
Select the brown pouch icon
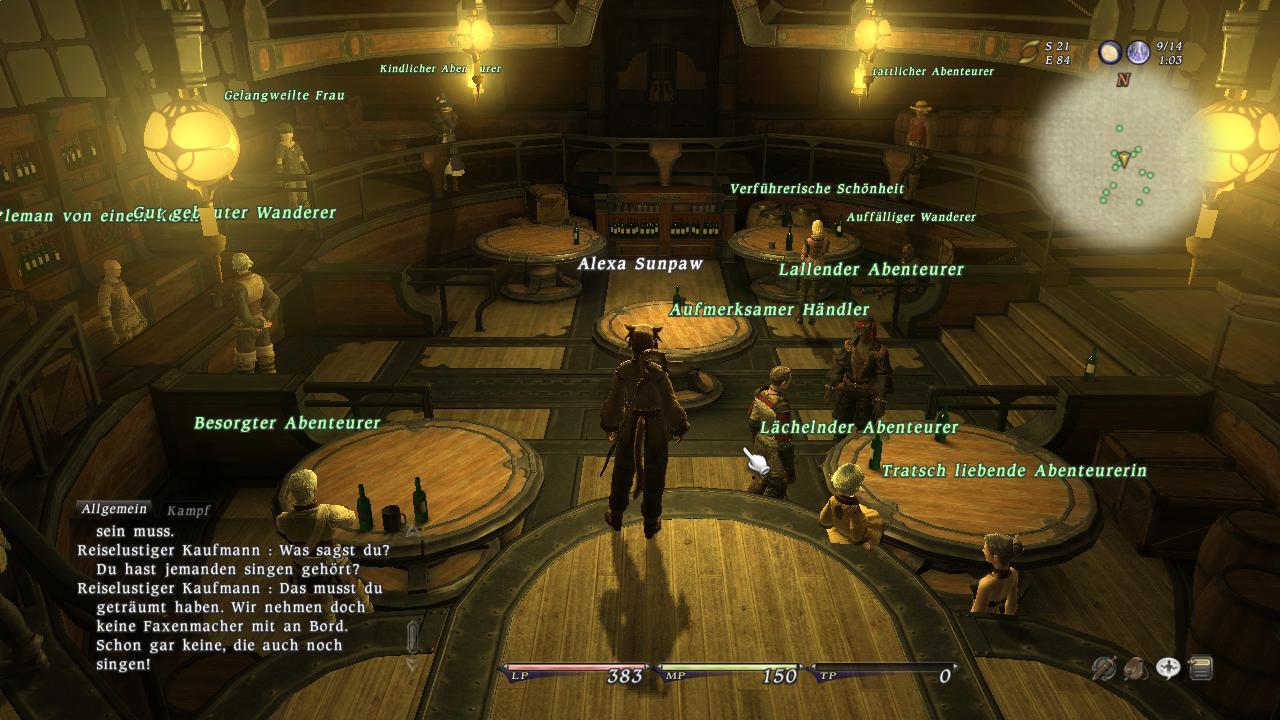(1135, 668)
